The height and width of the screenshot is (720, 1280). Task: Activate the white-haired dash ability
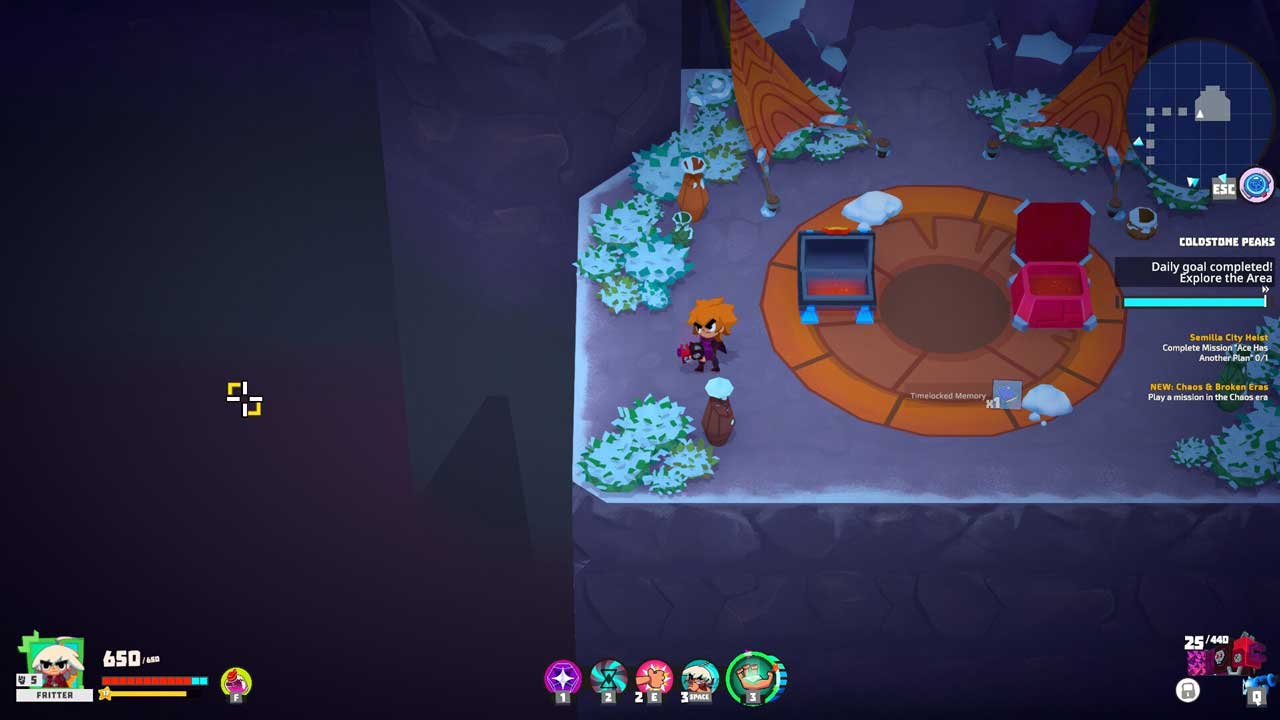point(700,678)
